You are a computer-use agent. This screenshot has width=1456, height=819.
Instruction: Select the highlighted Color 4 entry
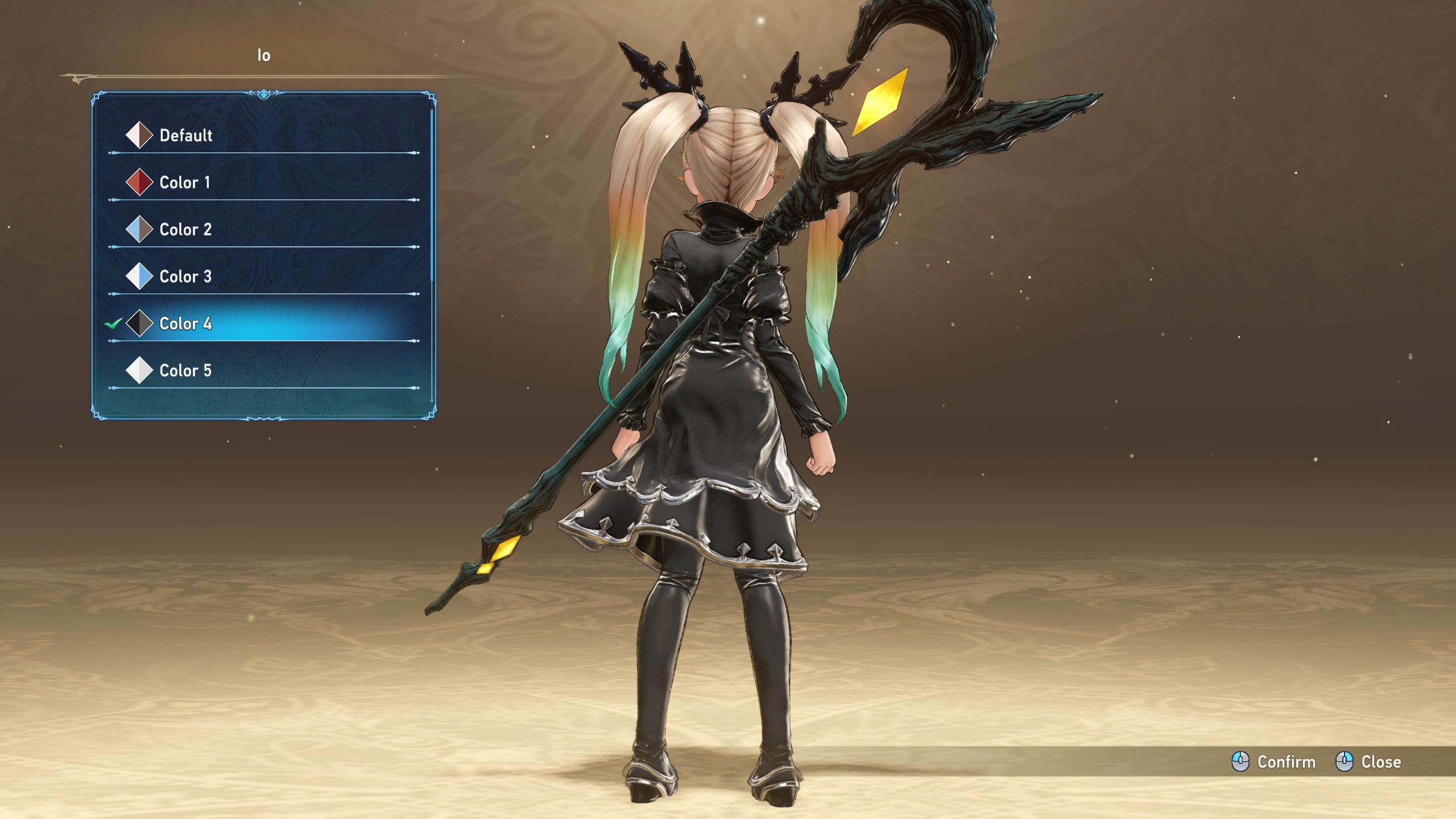click(x=185, y=324)
